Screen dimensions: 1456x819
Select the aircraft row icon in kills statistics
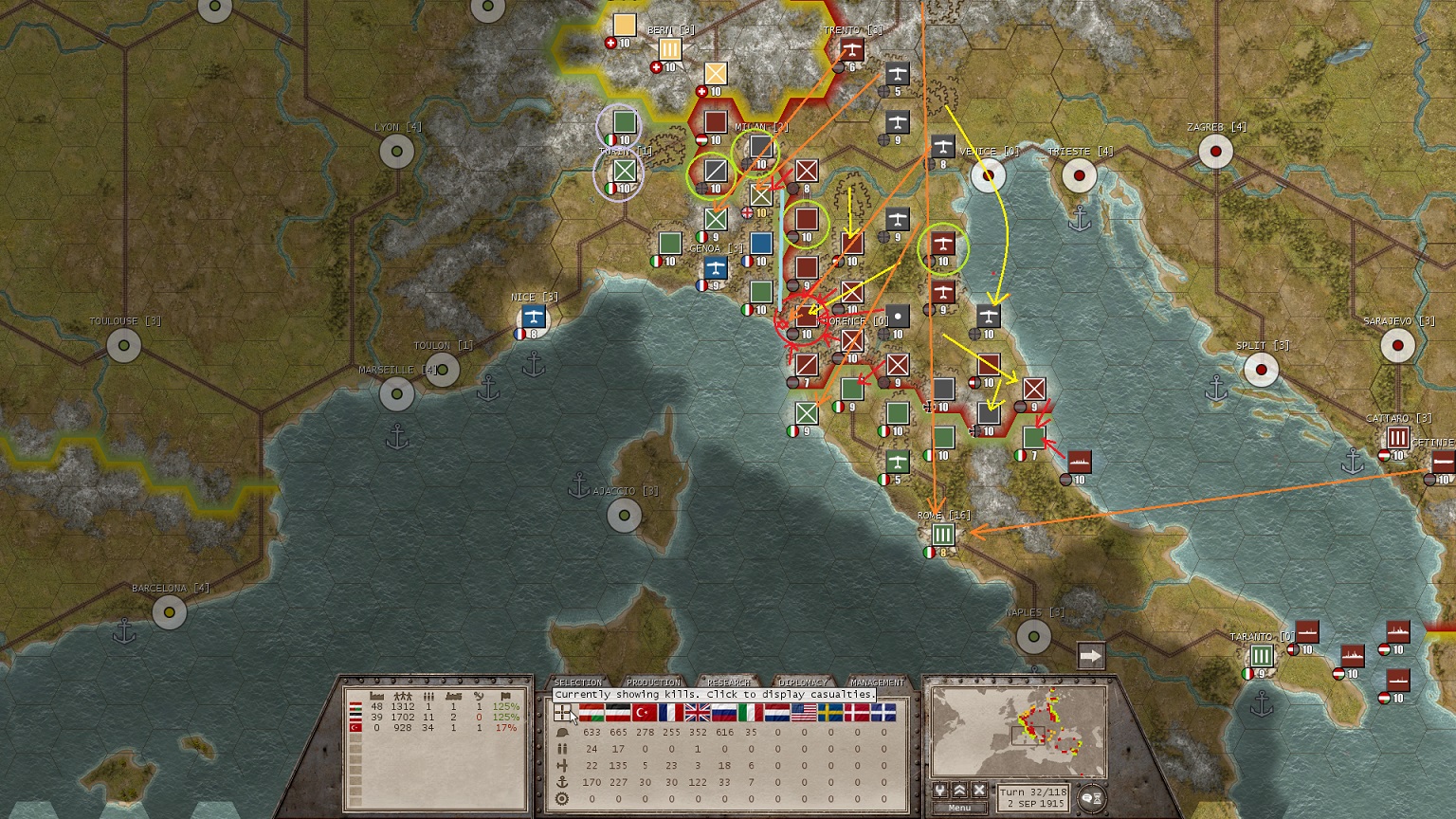pos(562,764)
